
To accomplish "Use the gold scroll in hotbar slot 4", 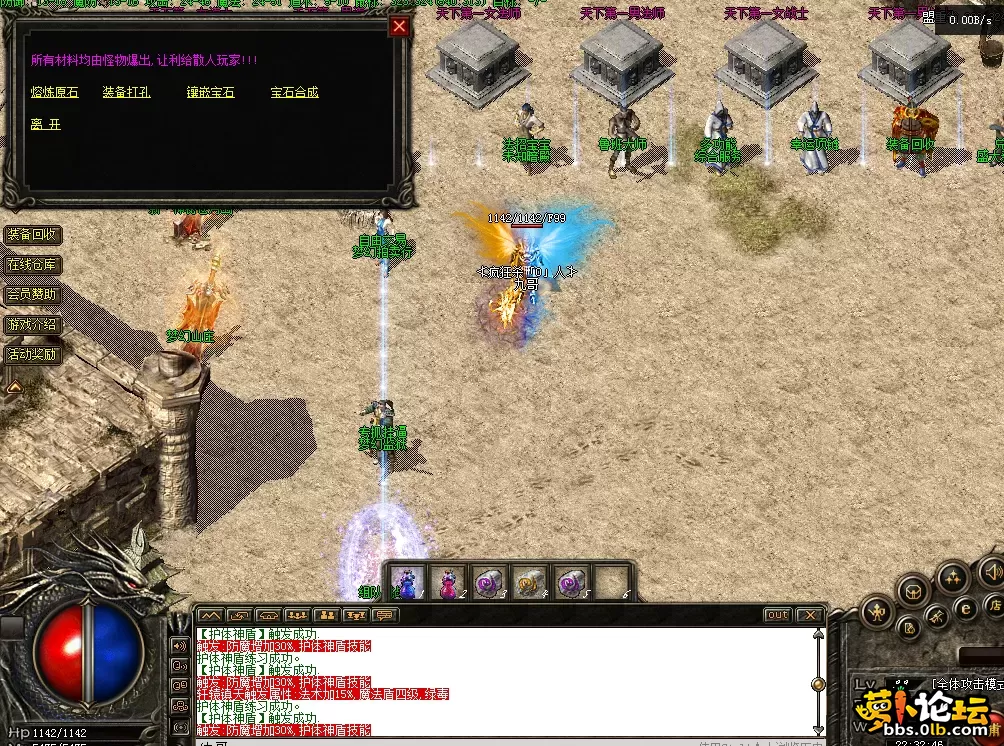I will (527, 582).
